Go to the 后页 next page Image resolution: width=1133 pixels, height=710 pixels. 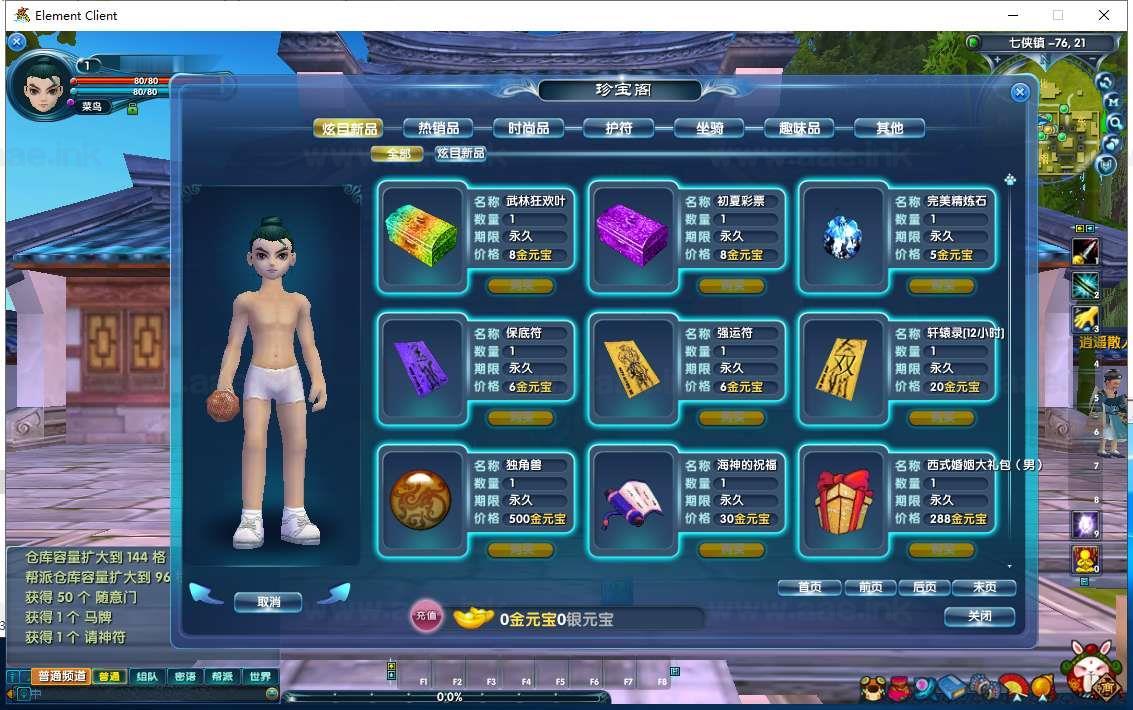[925, 588]
